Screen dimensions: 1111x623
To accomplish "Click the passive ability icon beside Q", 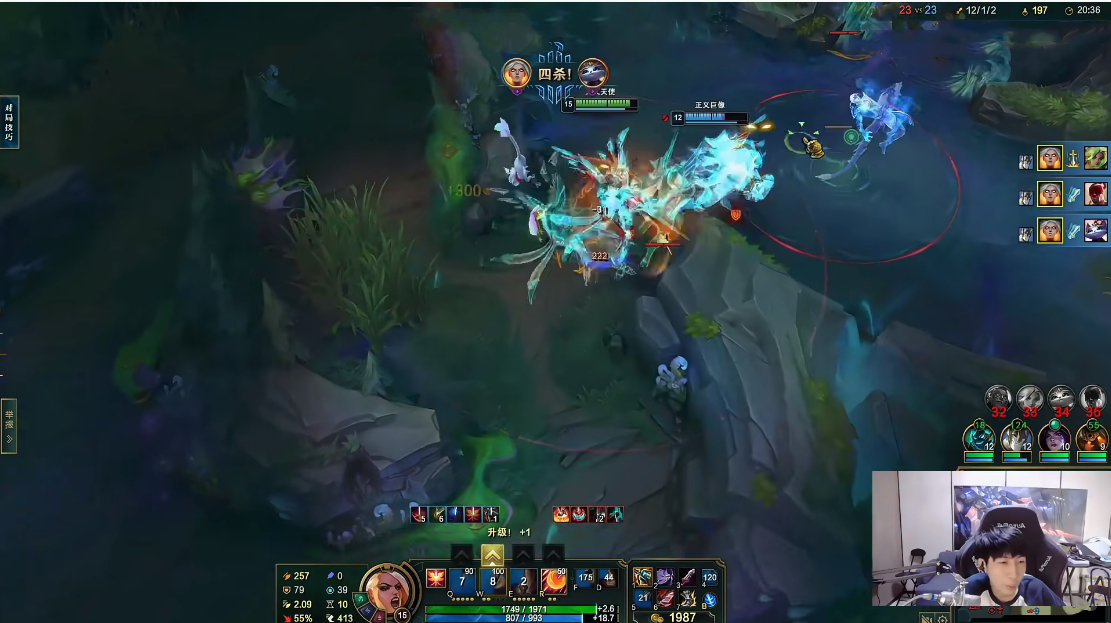I will click(436, 578).
